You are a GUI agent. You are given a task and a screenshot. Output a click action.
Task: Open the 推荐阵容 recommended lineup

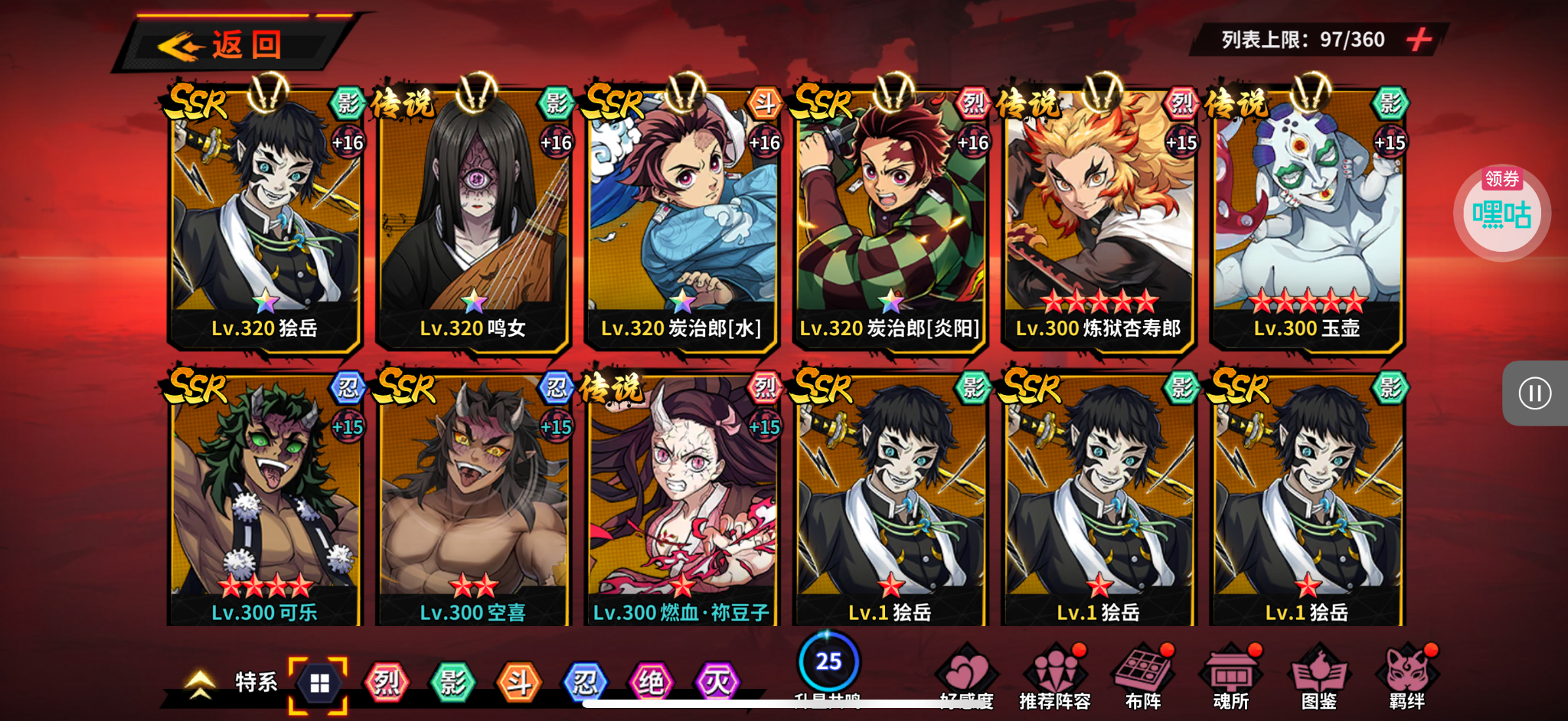[x=1055, y=679]
